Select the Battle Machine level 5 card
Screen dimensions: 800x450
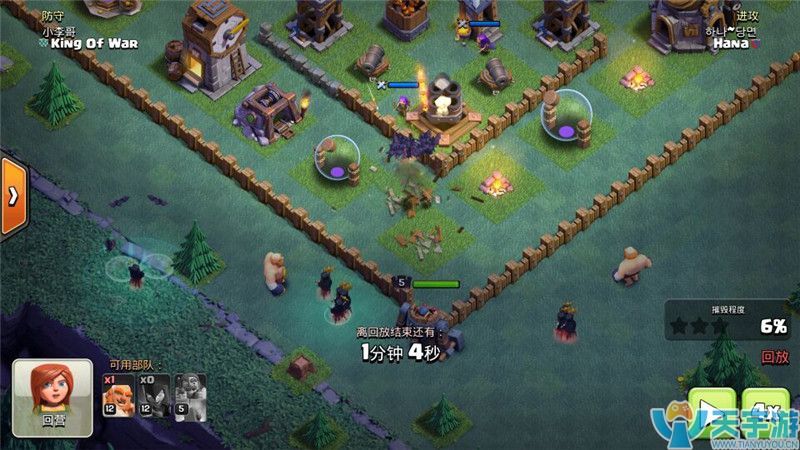(190, 394)
